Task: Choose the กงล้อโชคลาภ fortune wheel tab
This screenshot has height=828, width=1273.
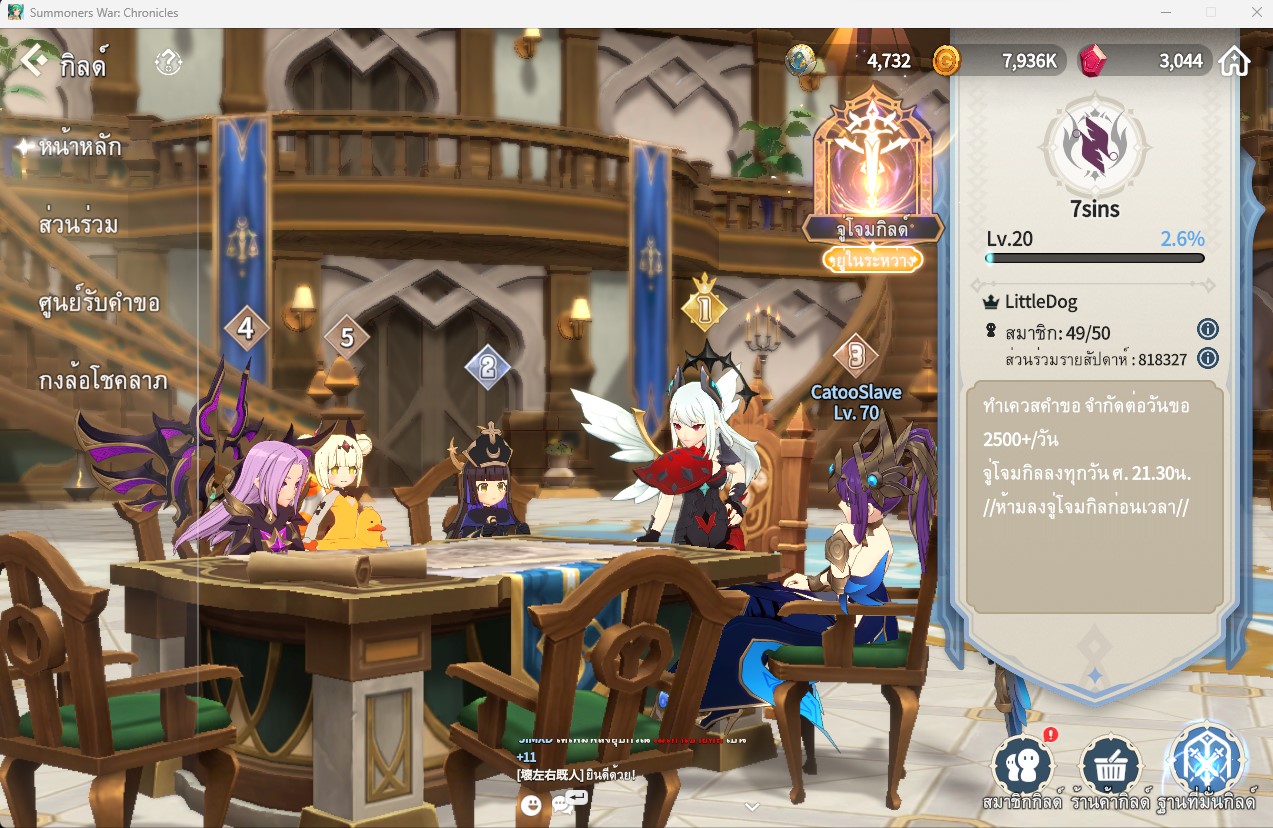Action: (x=102, y=381)
